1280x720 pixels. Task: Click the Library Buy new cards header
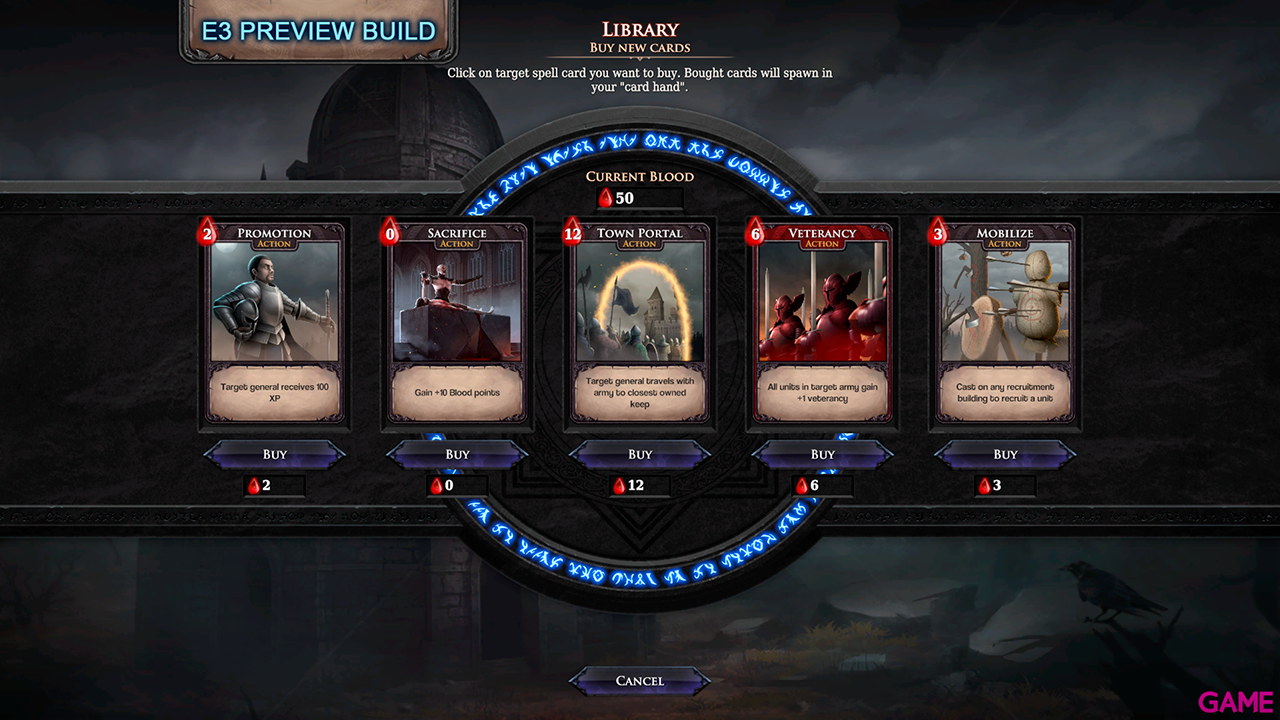point(639,35)
